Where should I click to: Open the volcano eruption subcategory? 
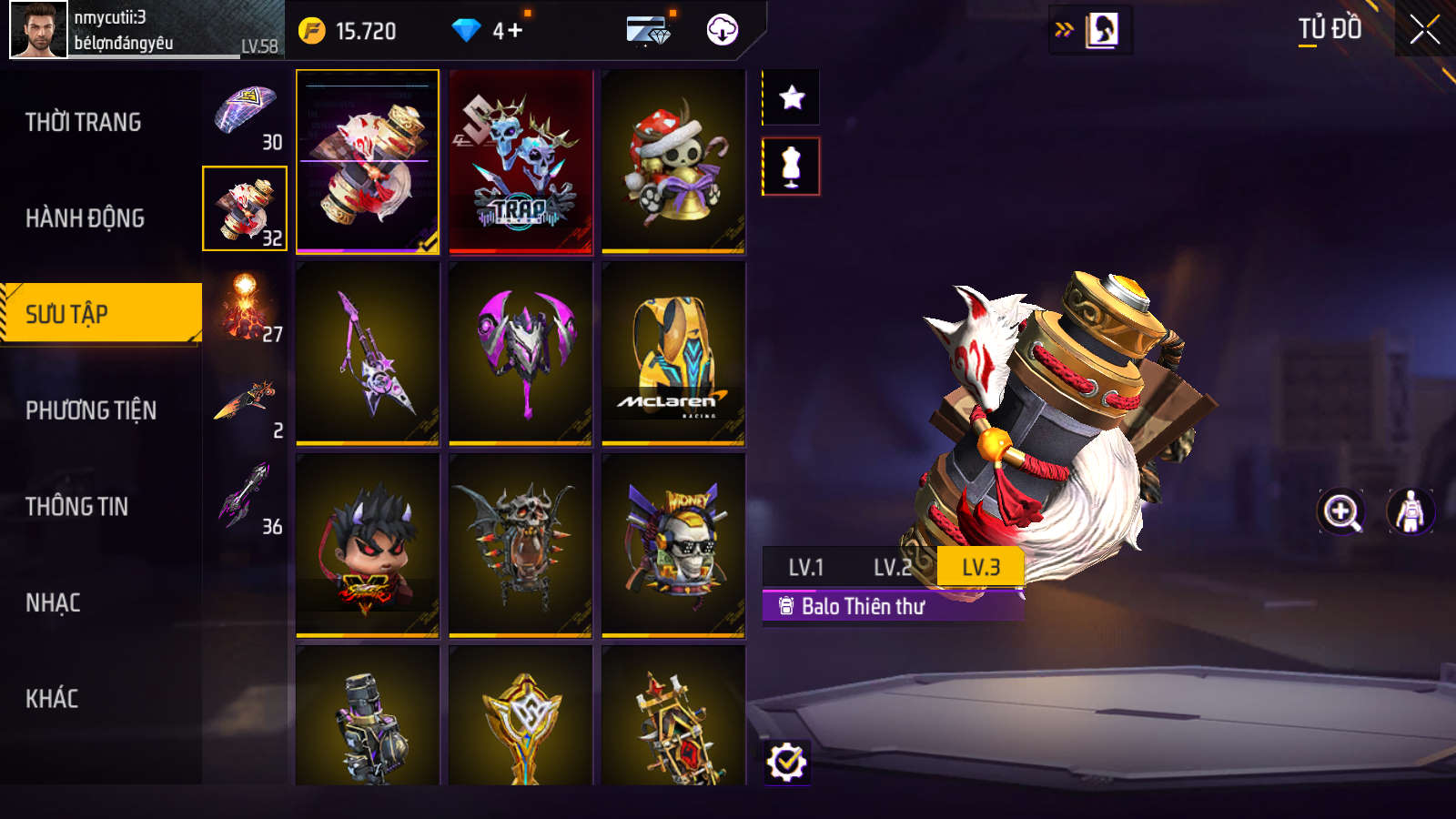(x=245, y=307)
